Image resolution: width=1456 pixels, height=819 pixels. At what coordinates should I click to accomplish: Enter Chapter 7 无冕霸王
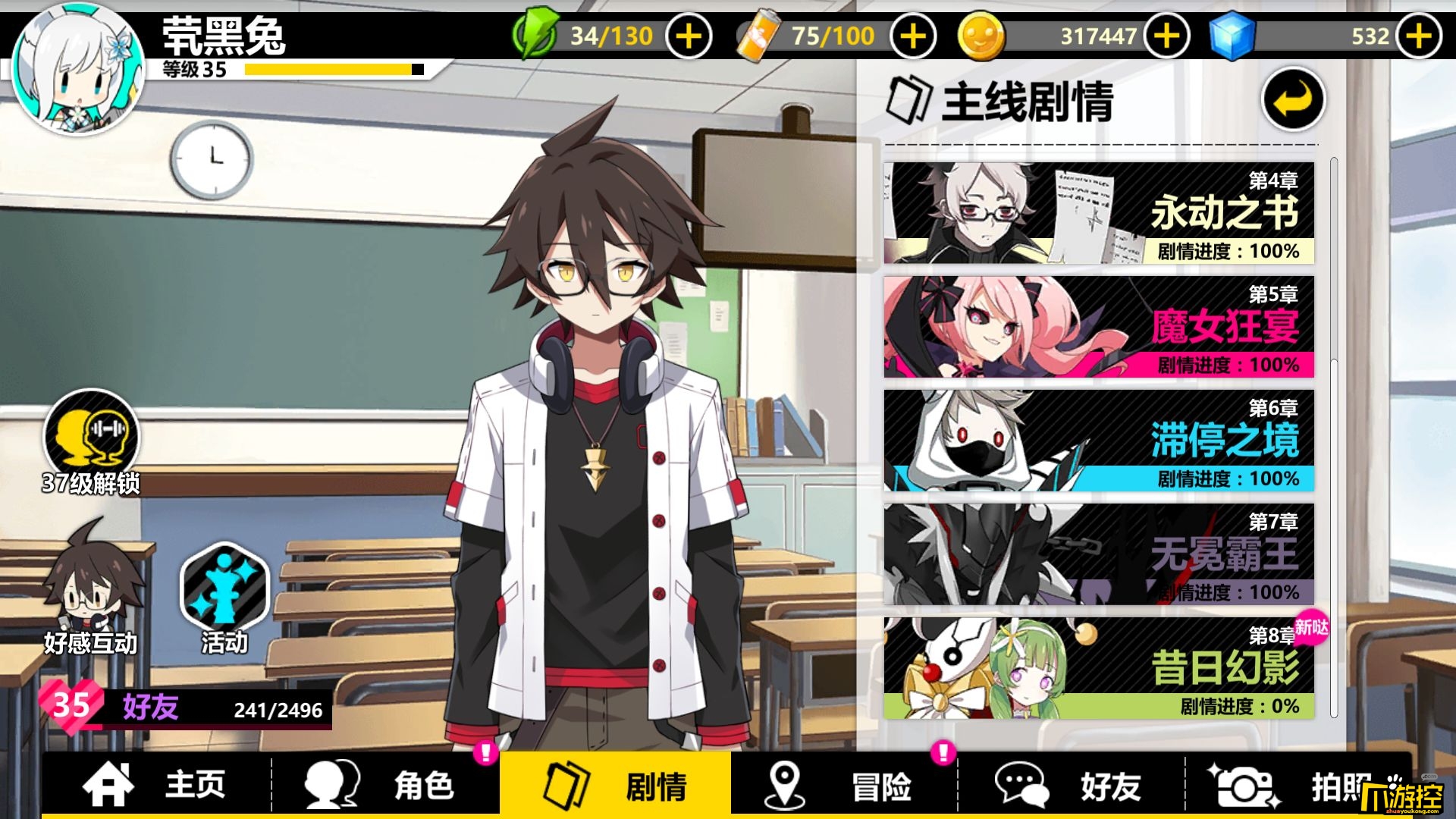(1099, 554)
